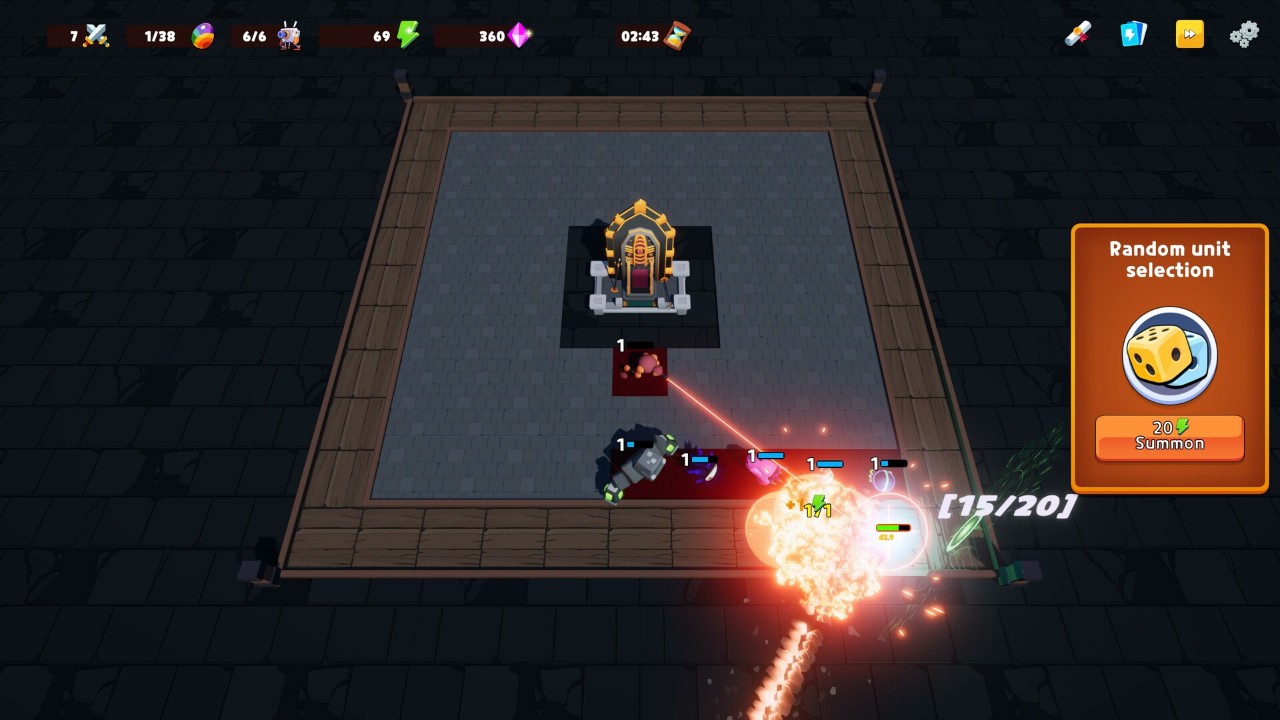Toggle the yellow fast-forward speed button
The width and height of the screenshot is (1280, 720).
[x=1189, y=35]
